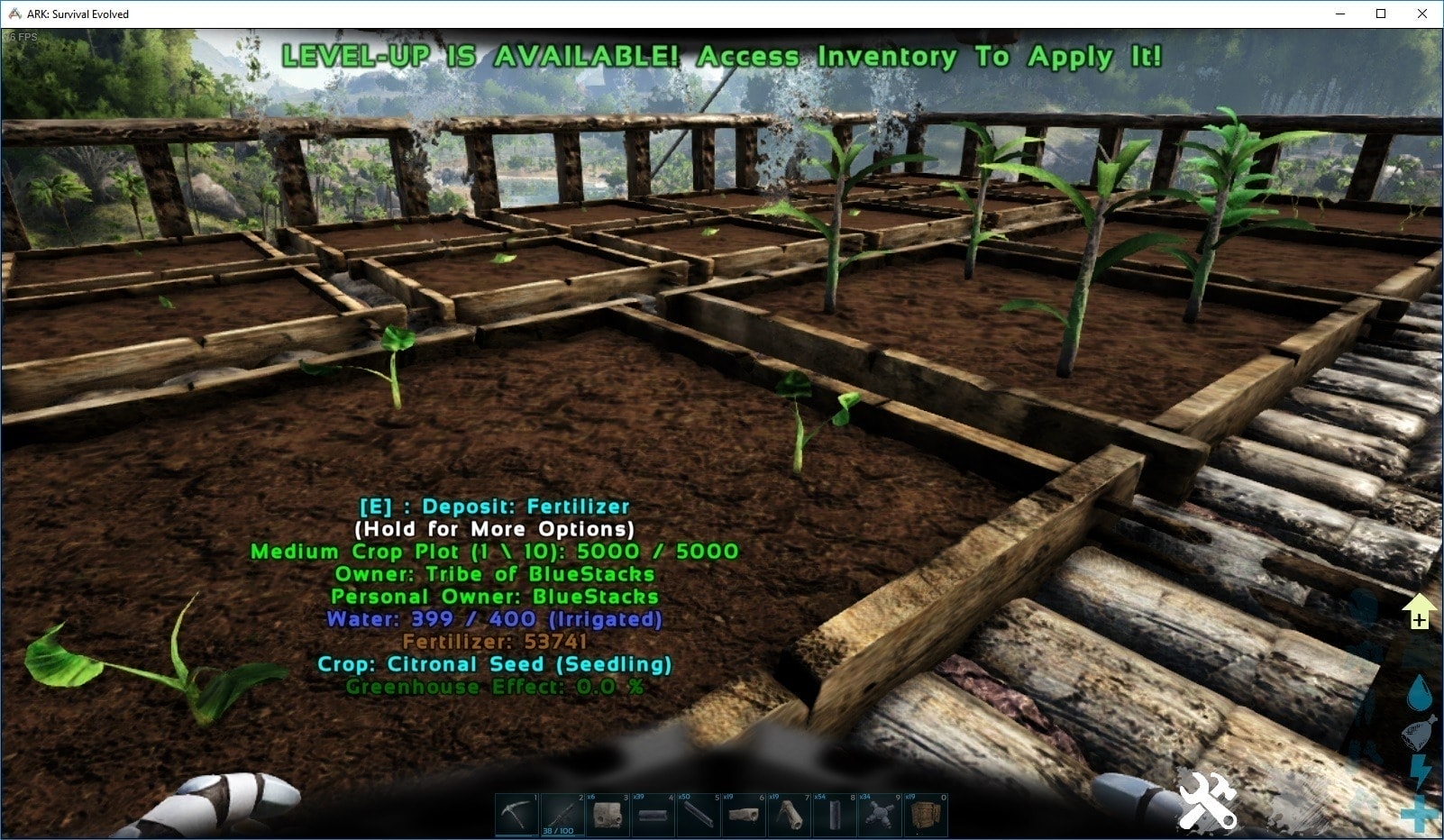Select the stone pipe stack of x6

click(x=608, y=815)
